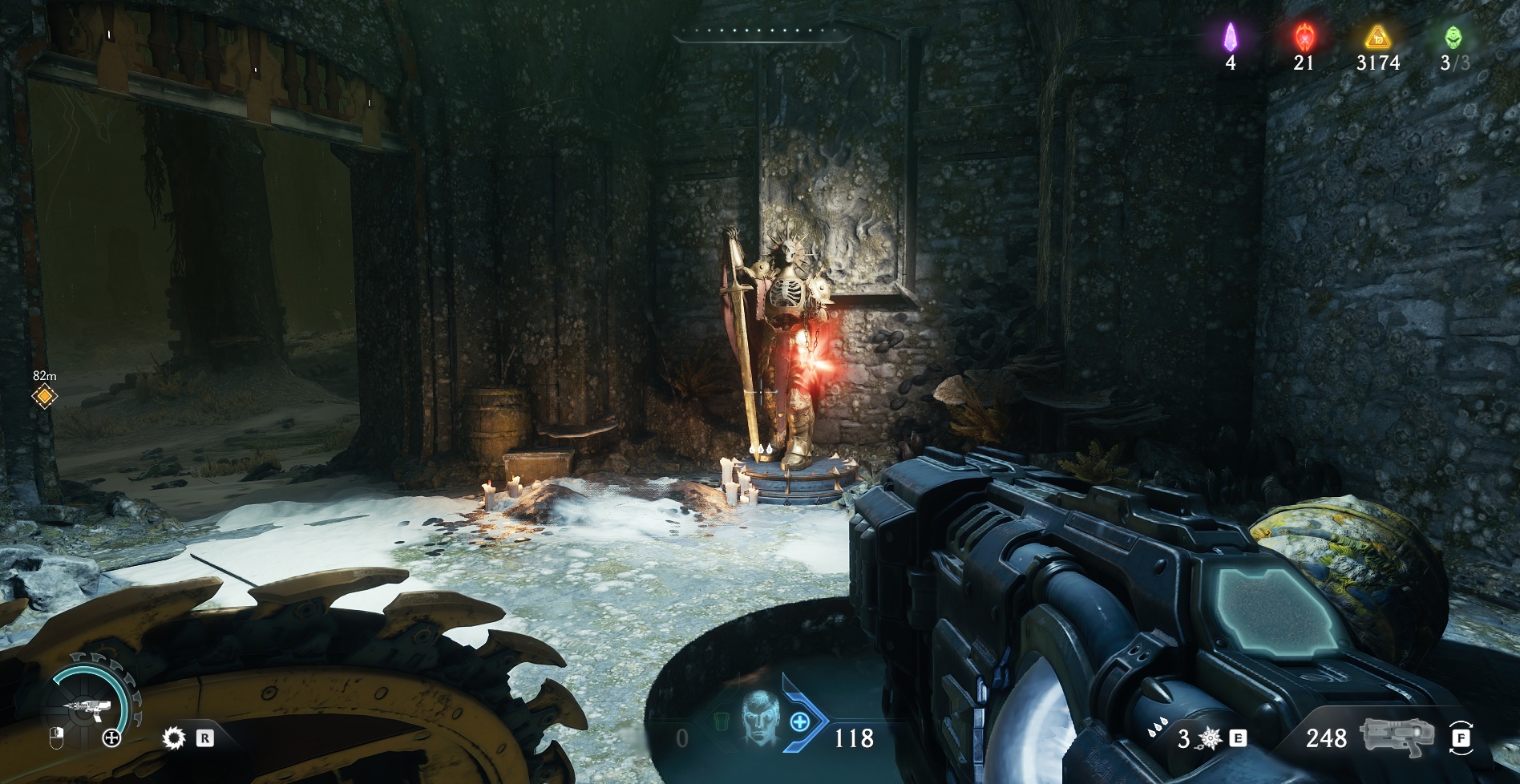Click the iron cross icon on weapon wheel
The height and width of the screenshot is (784, 1520).
pyautogui.click(x=111, y=738)
